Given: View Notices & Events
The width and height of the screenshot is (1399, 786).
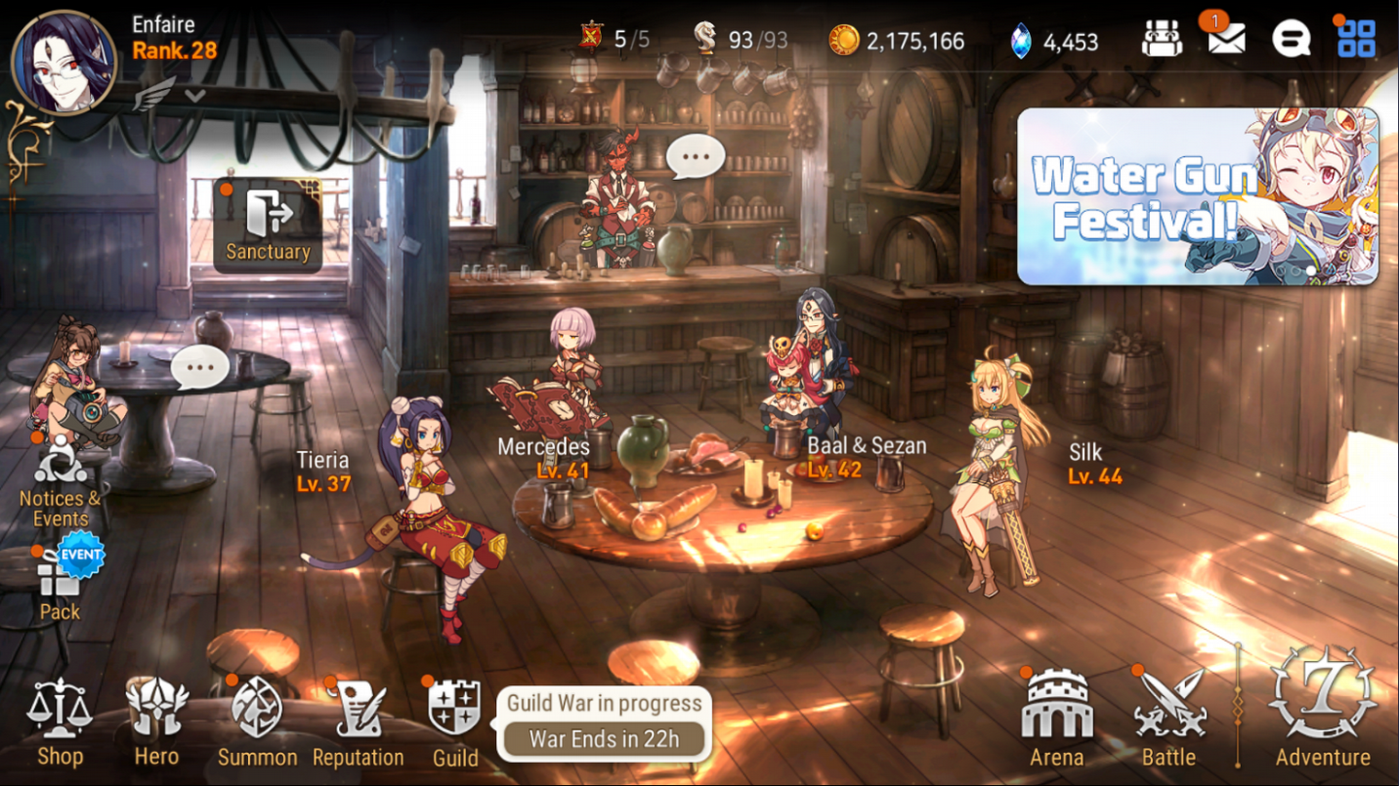Looking at the screenshot, I should pyautogui.click(x=60, y=482).
